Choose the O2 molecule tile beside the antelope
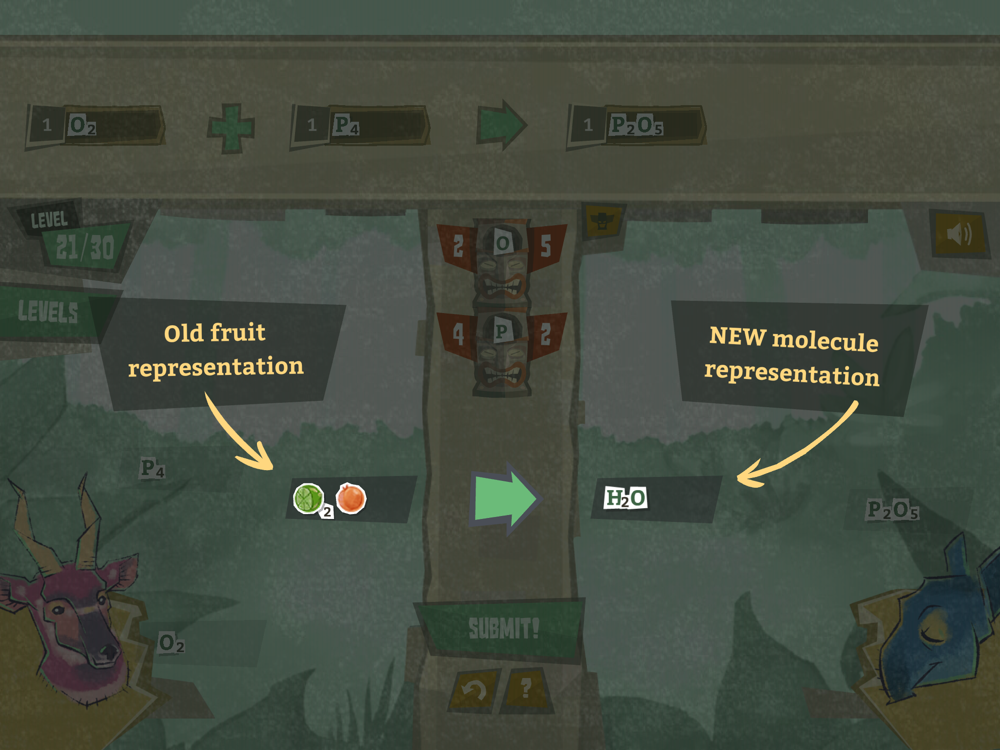 (172, 643)
